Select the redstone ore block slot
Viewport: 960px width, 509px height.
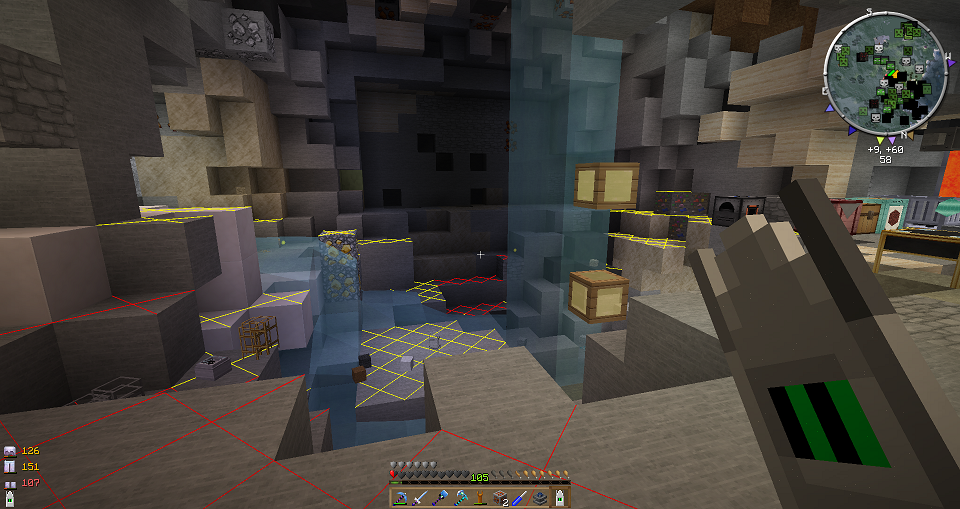pyautogui.click(x=499, y=497)
